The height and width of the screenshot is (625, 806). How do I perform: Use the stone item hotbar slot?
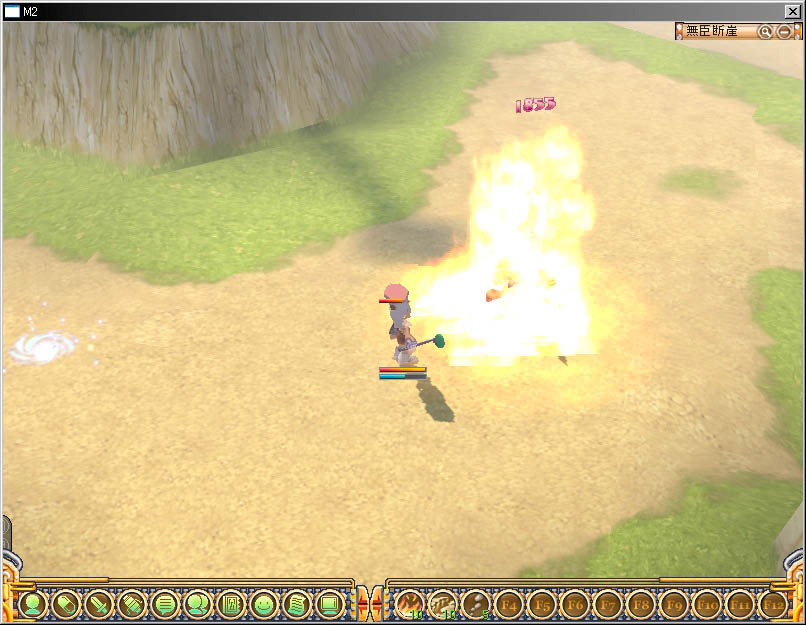click(x=475, y=604)
